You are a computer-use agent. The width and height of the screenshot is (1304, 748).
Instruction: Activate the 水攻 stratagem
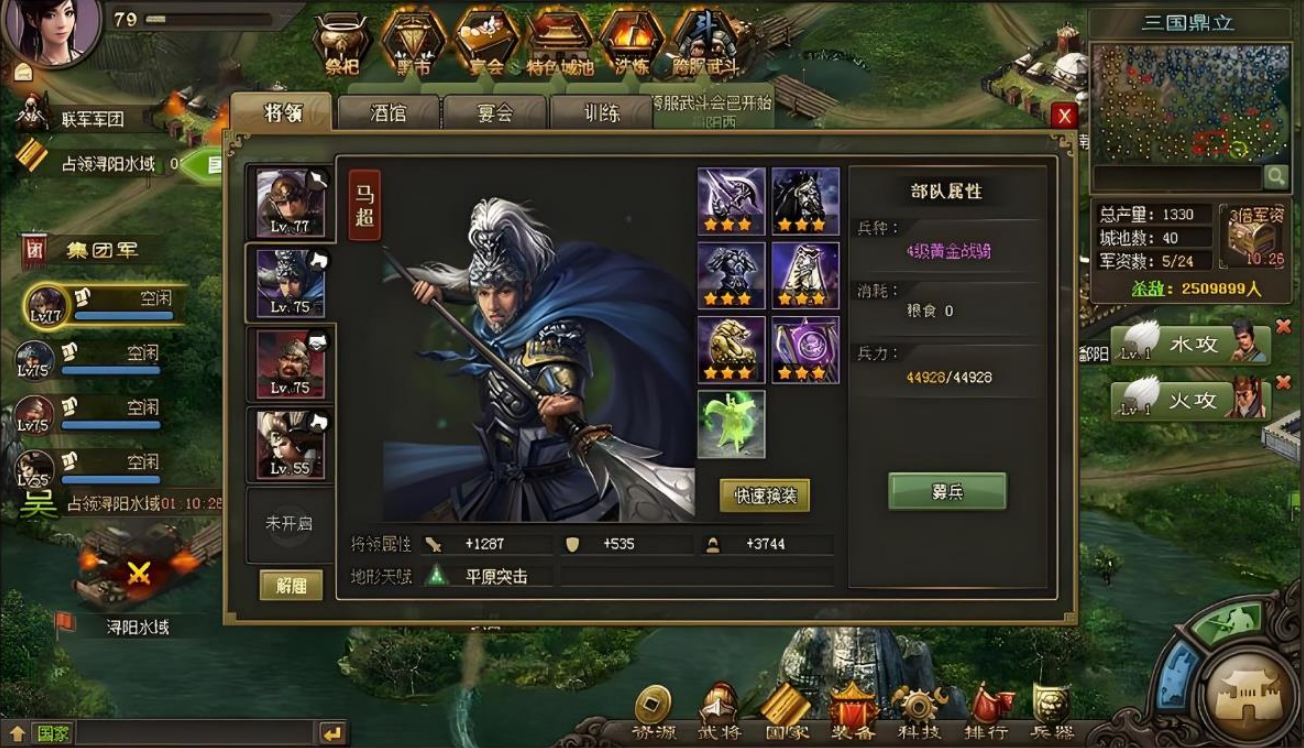point(1192,345)
